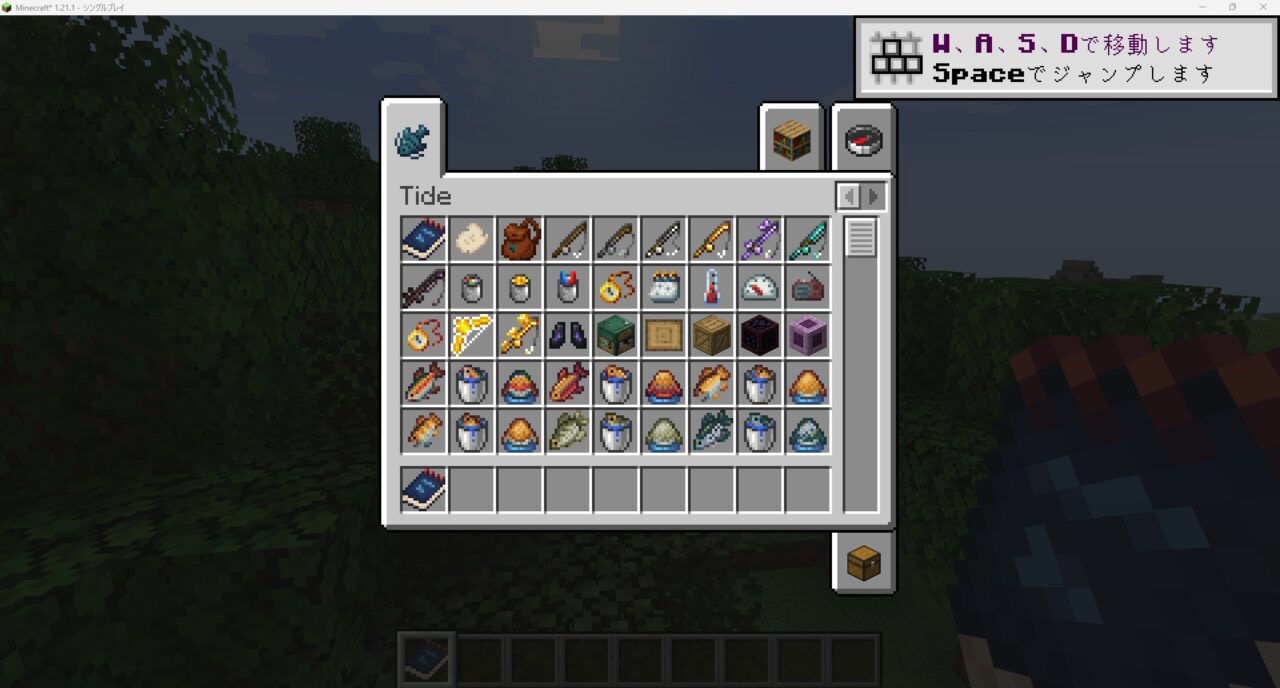
Task: Pick the golden fishing rod
Action: [x=712, y=240]
